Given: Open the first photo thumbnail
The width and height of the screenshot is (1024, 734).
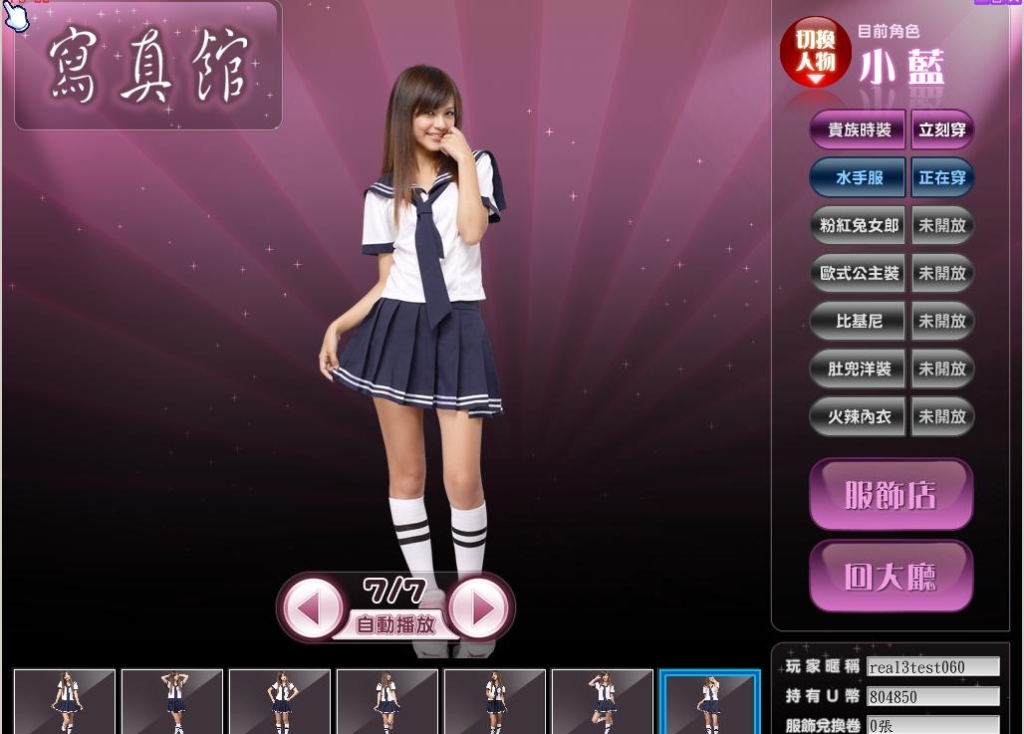Looking at the screenshot, I should tap(65, 702).
